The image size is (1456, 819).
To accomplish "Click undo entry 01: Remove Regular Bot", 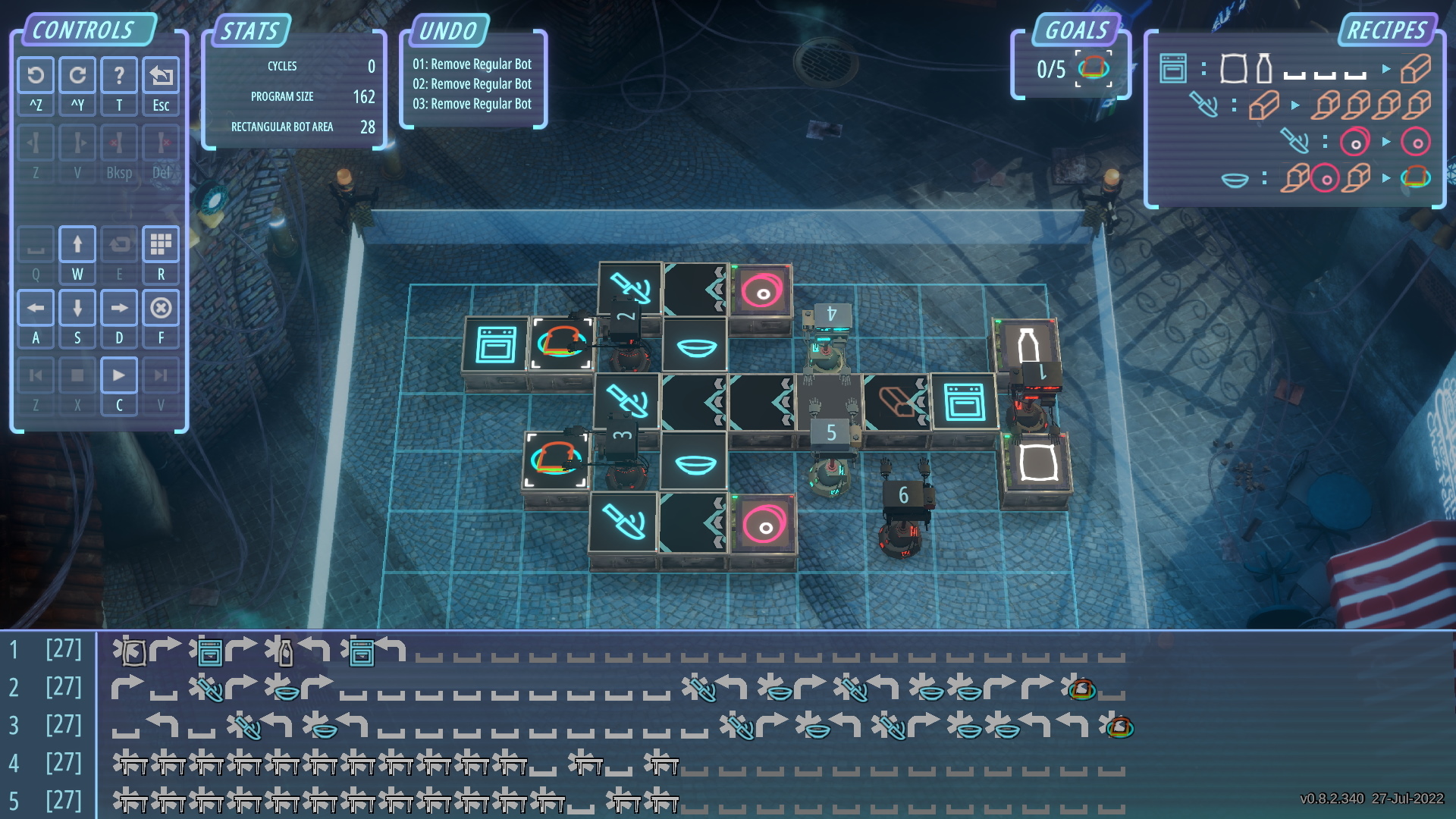I will click(x=474, y=64).
